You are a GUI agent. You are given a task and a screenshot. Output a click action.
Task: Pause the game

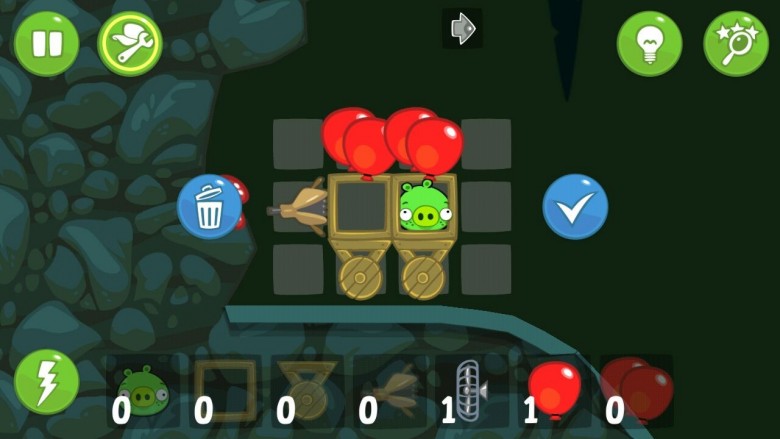click(46, 44)
